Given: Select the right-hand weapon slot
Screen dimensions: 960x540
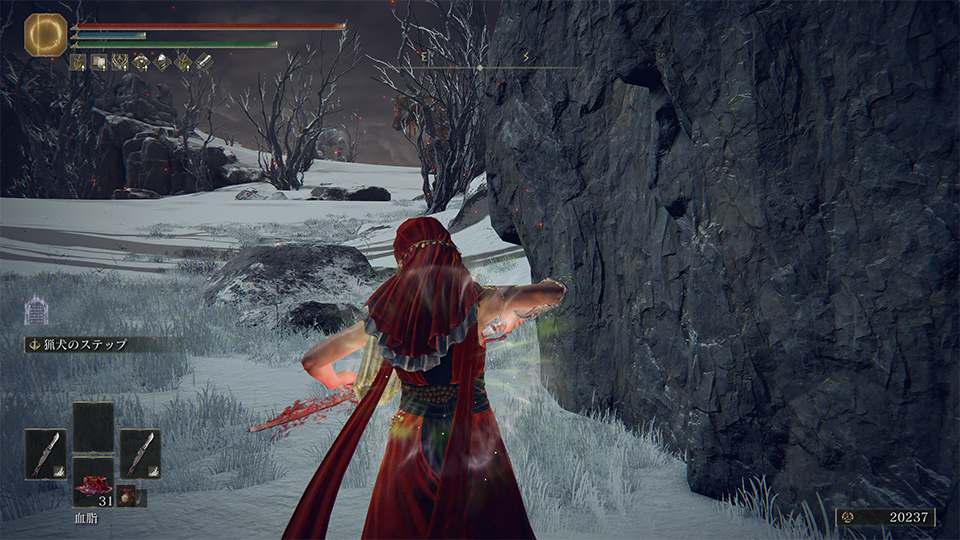Looking at the screenshot, I should pos(140,453).
